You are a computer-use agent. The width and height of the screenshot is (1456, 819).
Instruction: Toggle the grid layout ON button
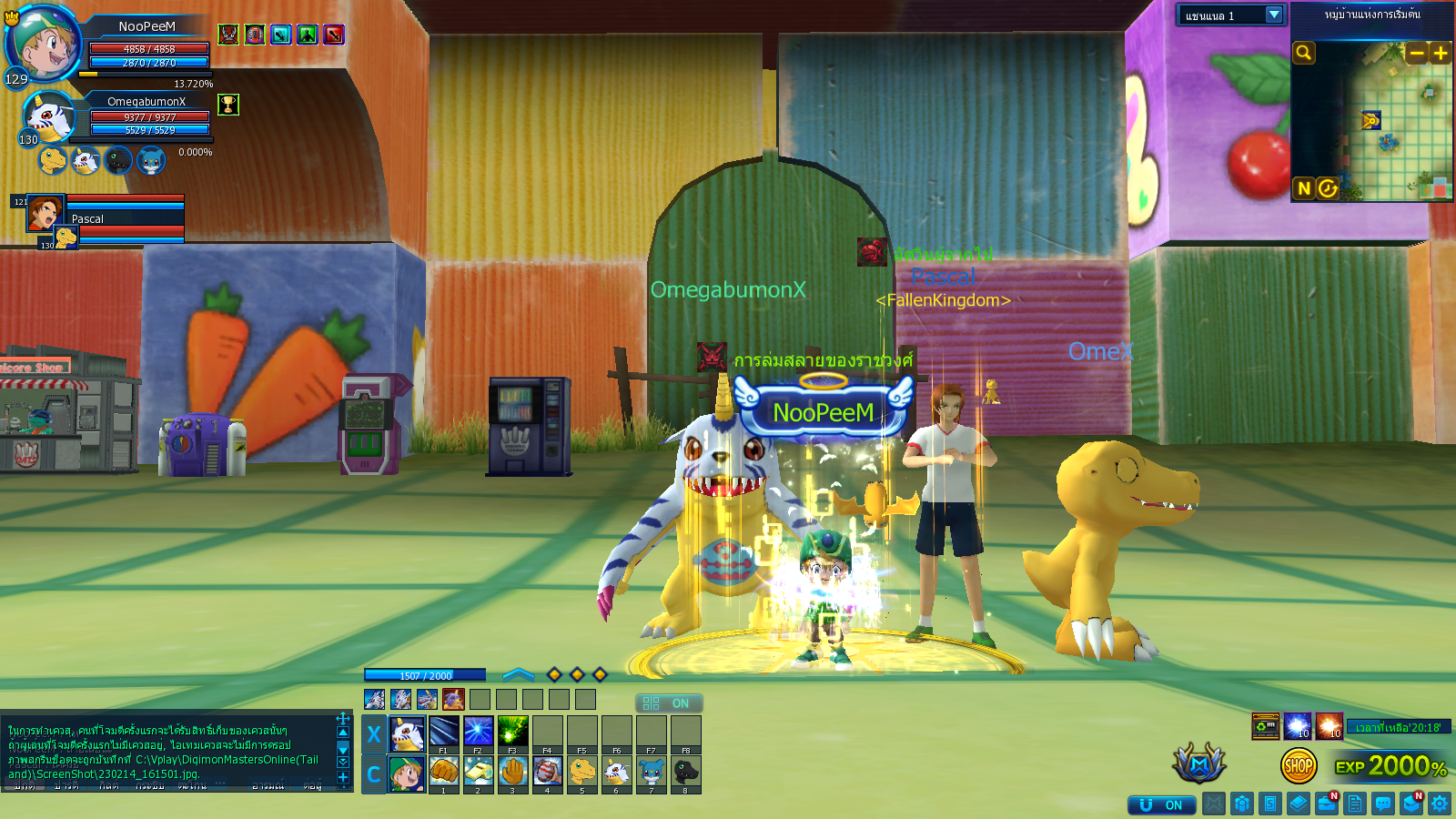pos(668,703)
